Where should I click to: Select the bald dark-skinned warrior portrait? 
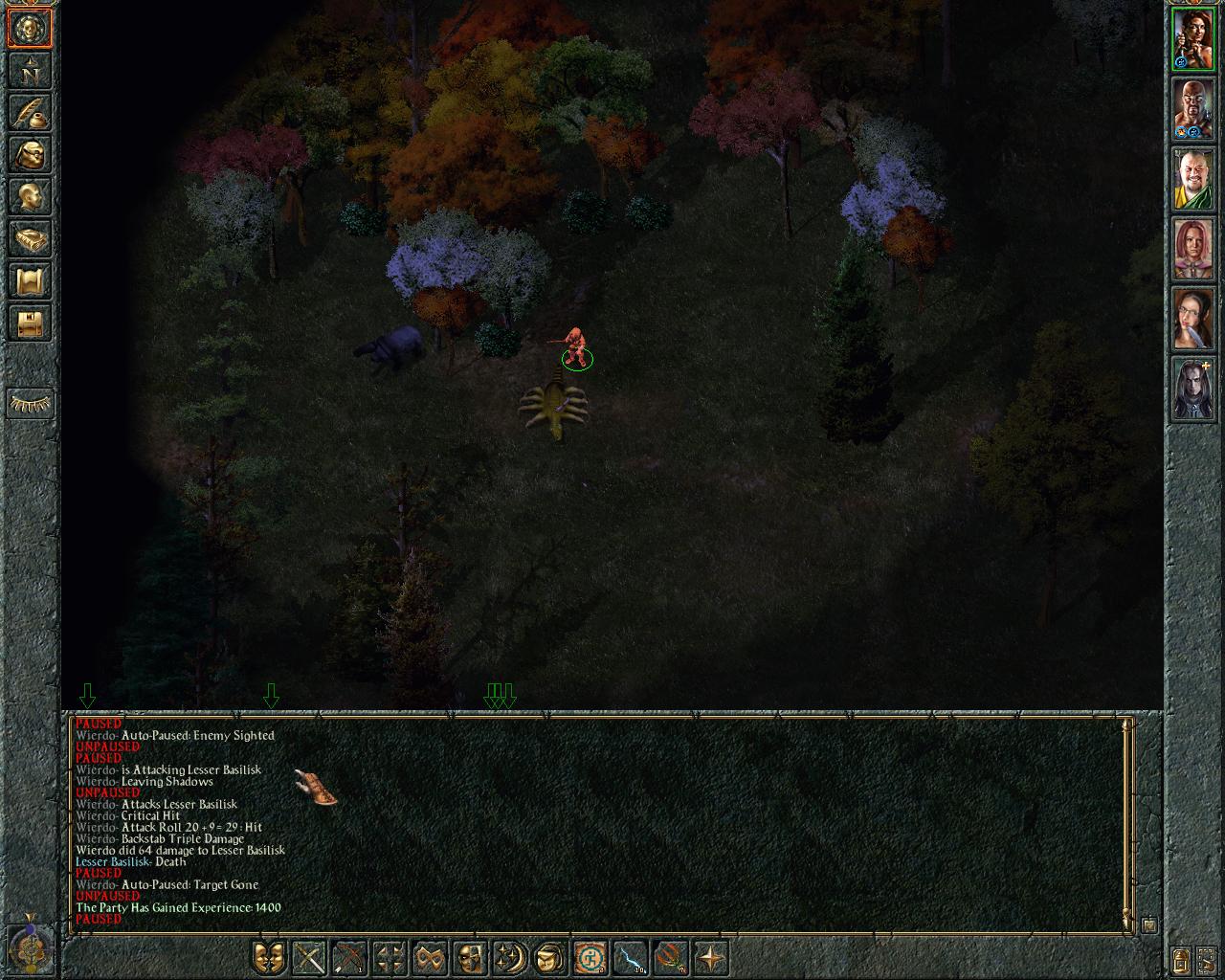(1193, 109)
